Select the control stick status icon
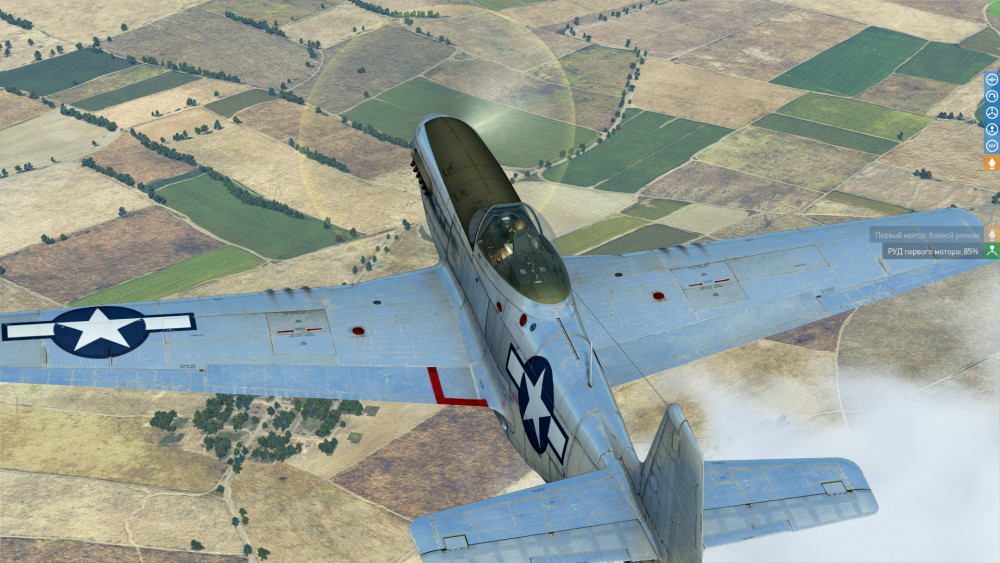 pyautogui.click(x=992, y=129)
